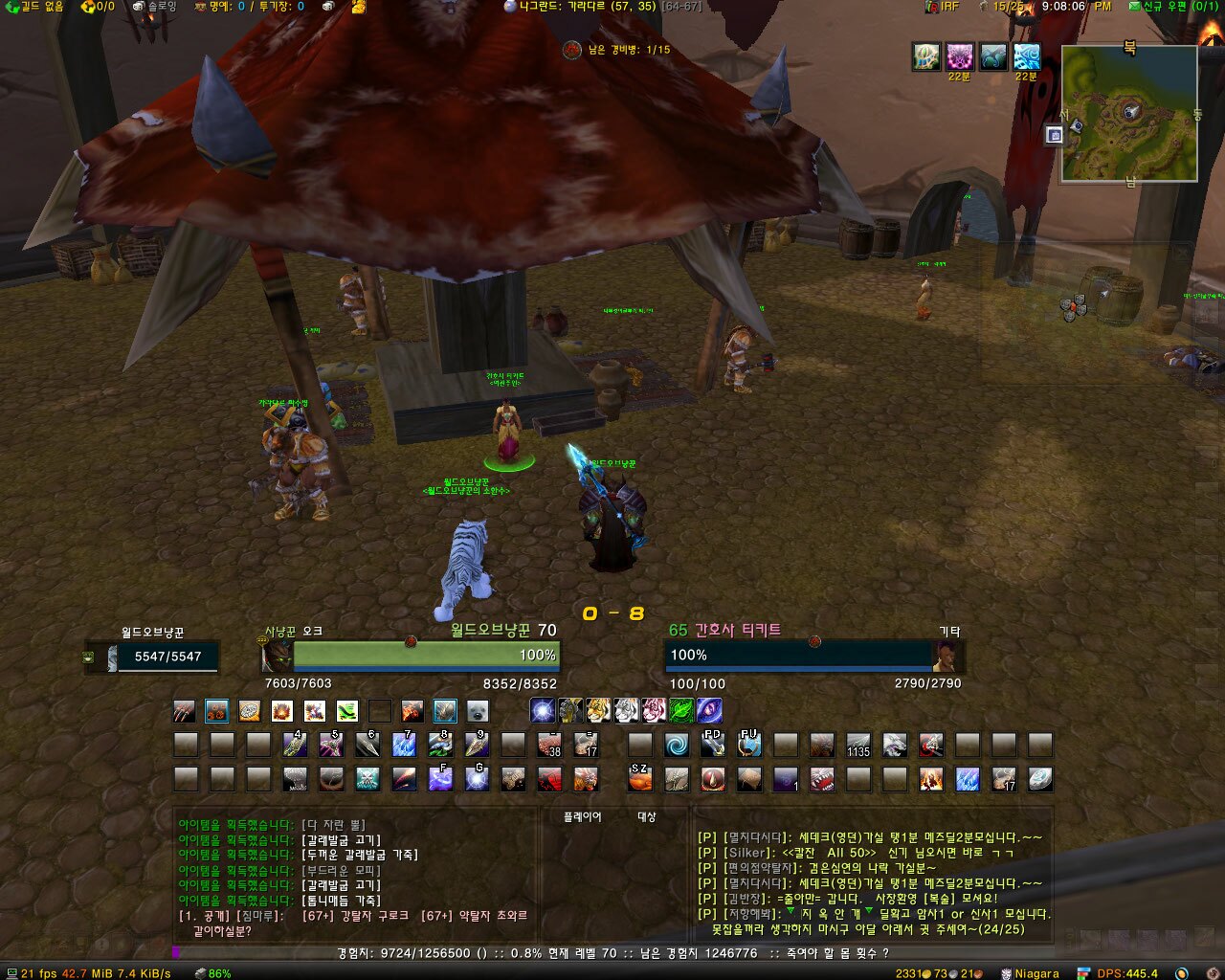Viewport: 1225px width, 980px height.
Task: Click the pet claw attack icon
Action: [185, 711]
